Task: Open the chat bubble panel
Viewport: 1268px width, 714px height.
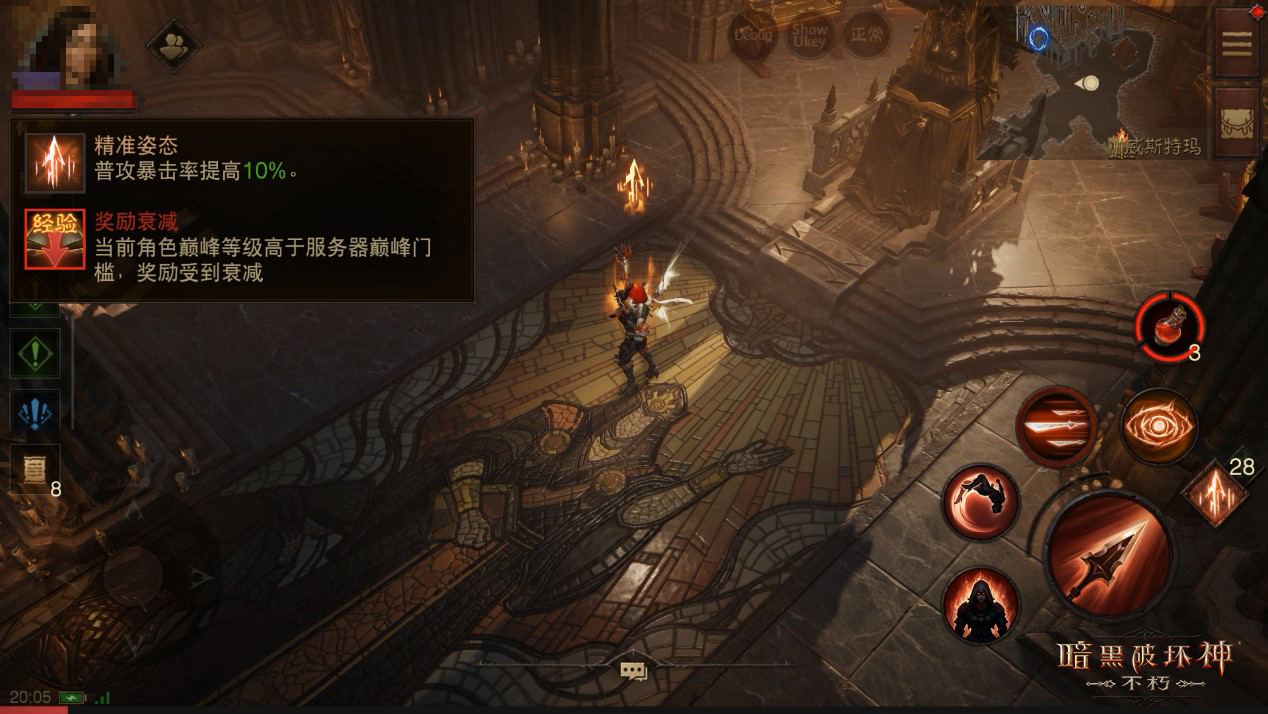Action: coord(634,670)
